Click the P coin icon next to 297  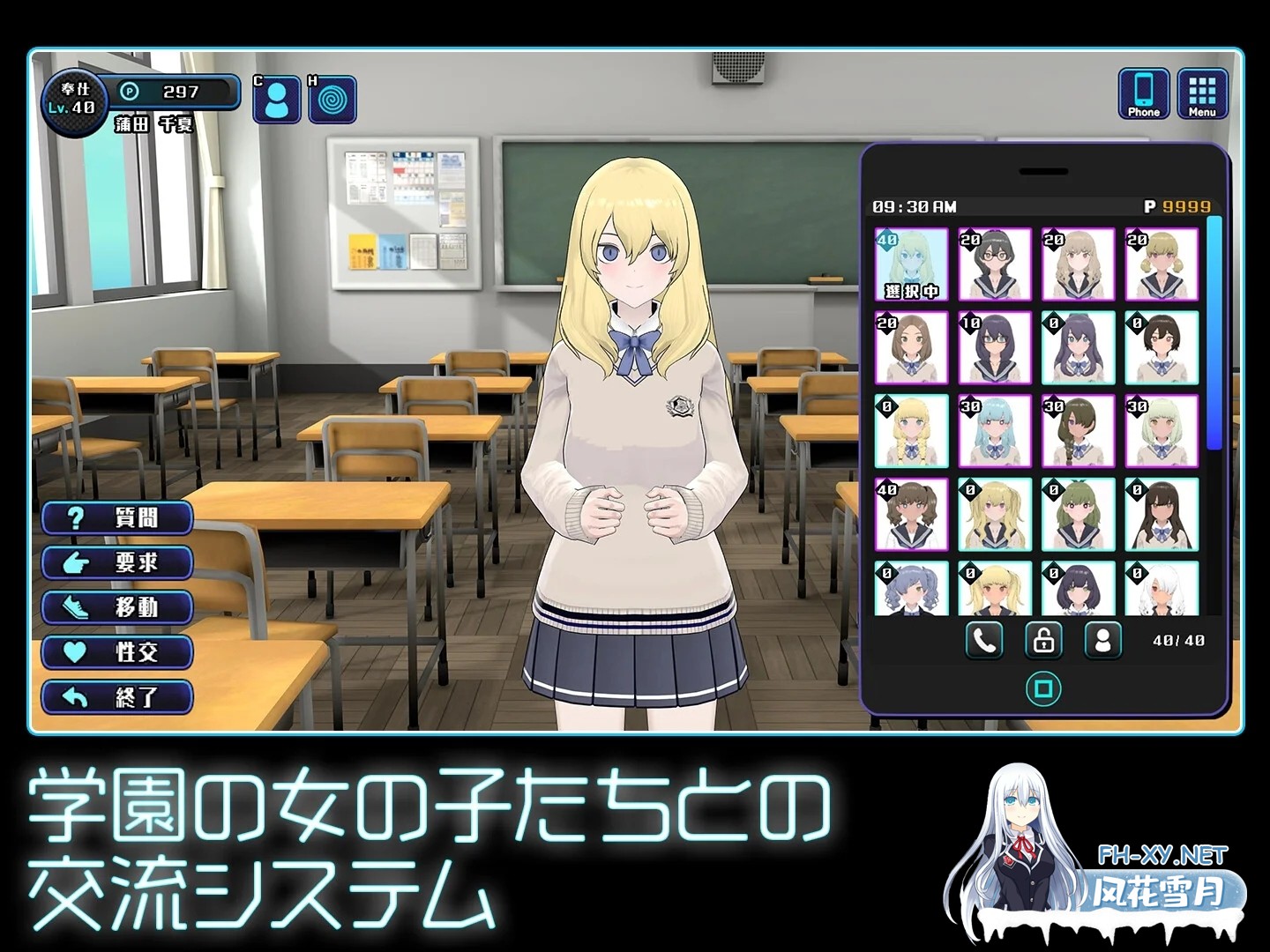129,89
